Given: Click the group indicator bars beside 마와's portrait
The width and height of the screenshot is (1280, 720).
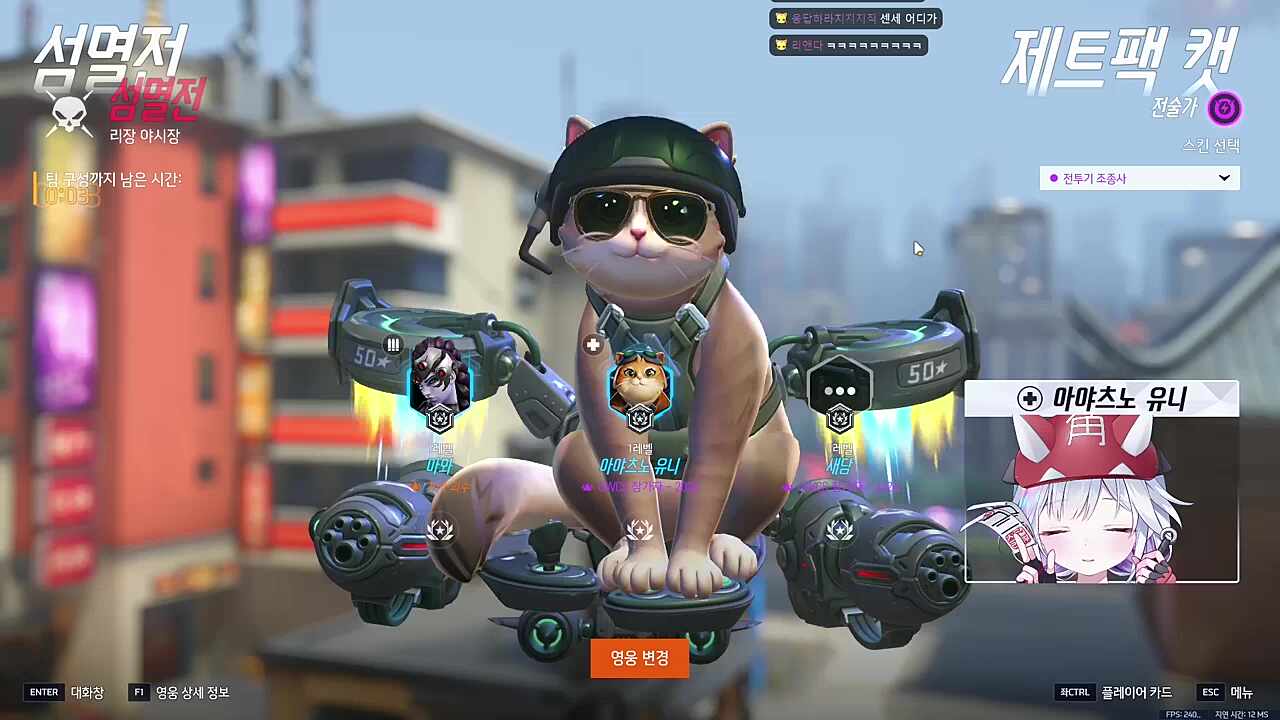Looking at the screenshot, I should tap(392, 344).
